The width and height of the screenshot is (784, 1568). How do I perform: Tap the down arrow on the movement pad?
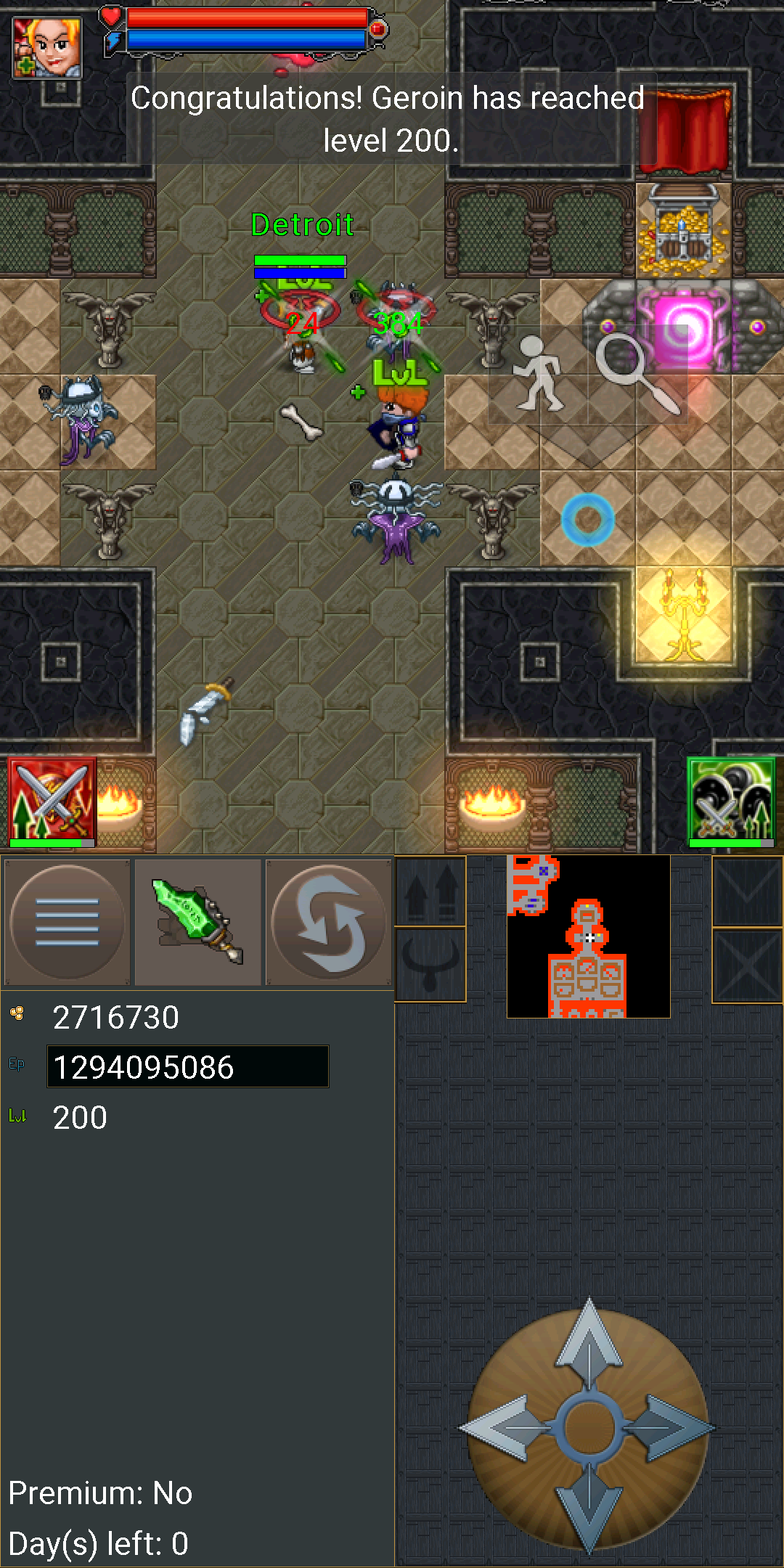pyautogui.click(x=589, y=1510)
